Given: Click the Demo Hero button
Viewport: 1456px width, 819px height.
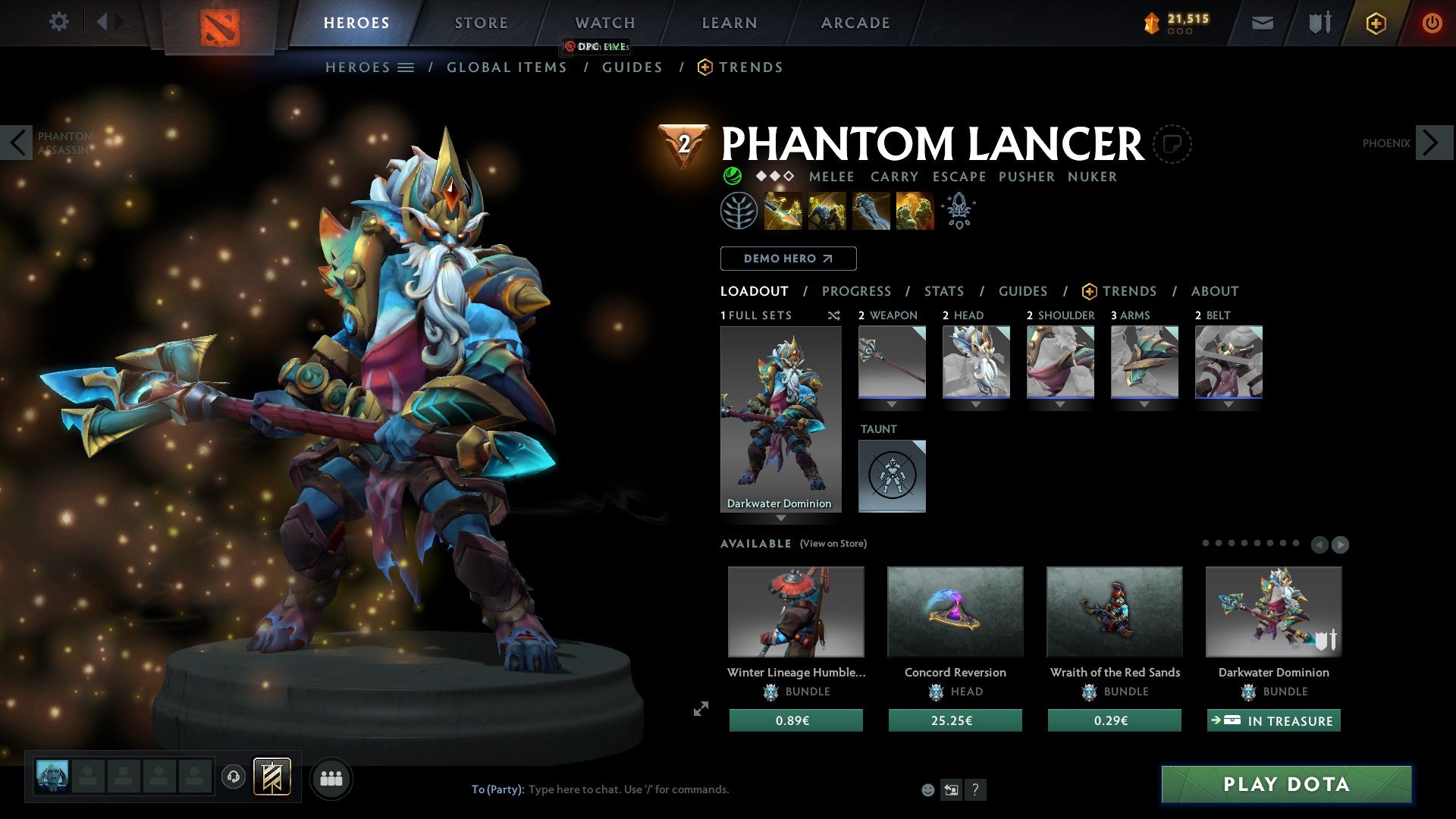Looking at the screenshot, I should coord(787,259).
